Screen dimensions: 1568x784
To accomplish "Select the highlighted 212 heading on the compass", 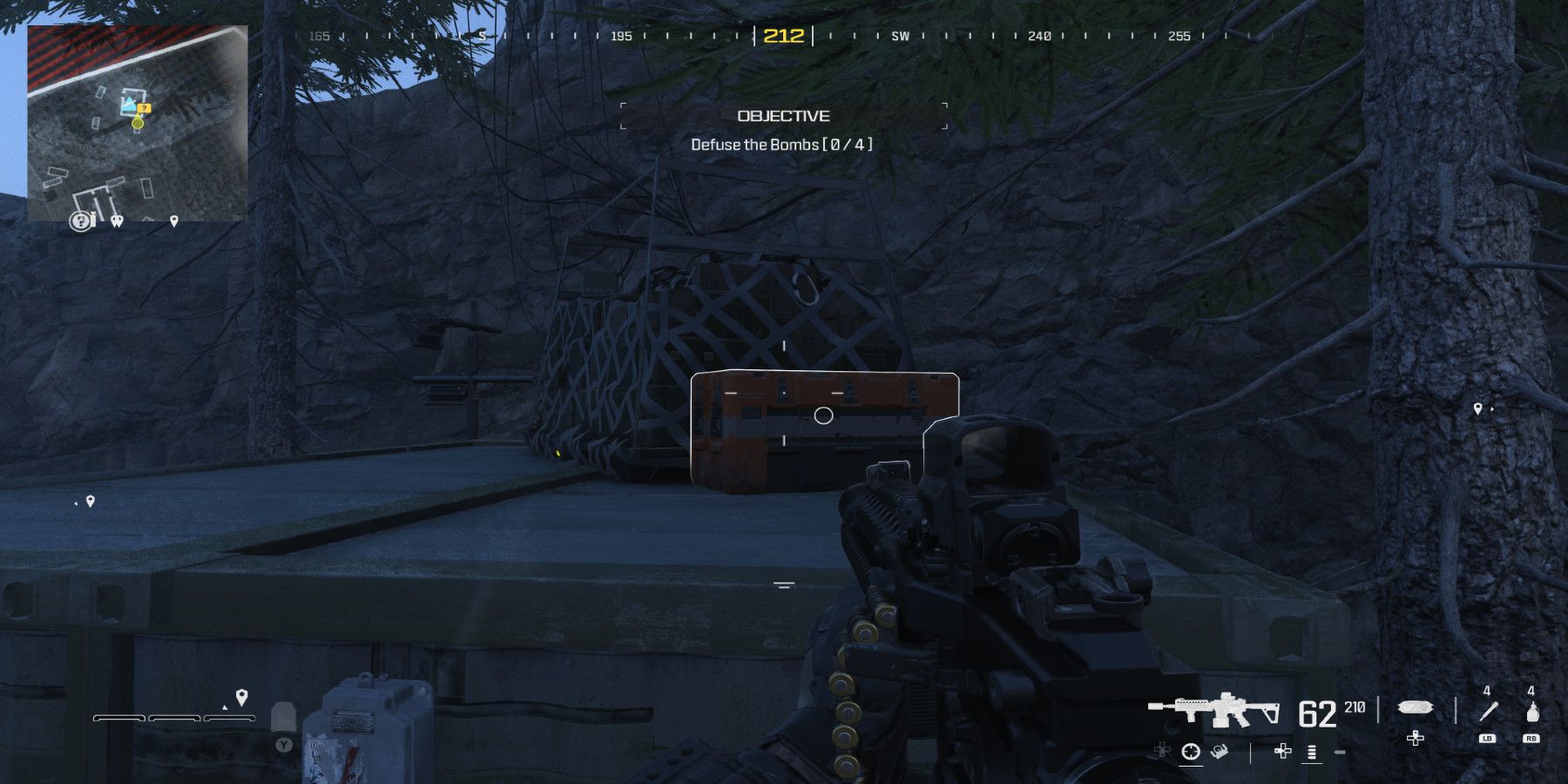I will tap(784, 37).
